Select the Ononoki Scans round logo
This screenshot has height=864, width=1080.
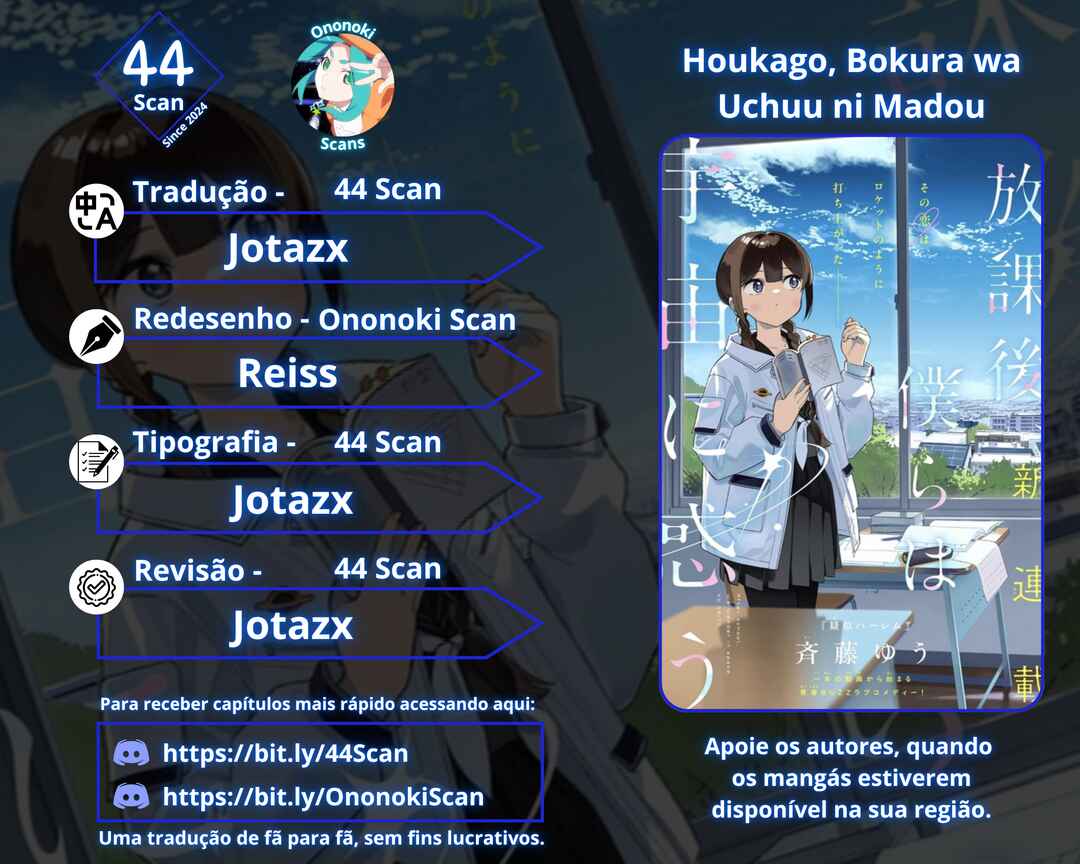click(342, 85)
